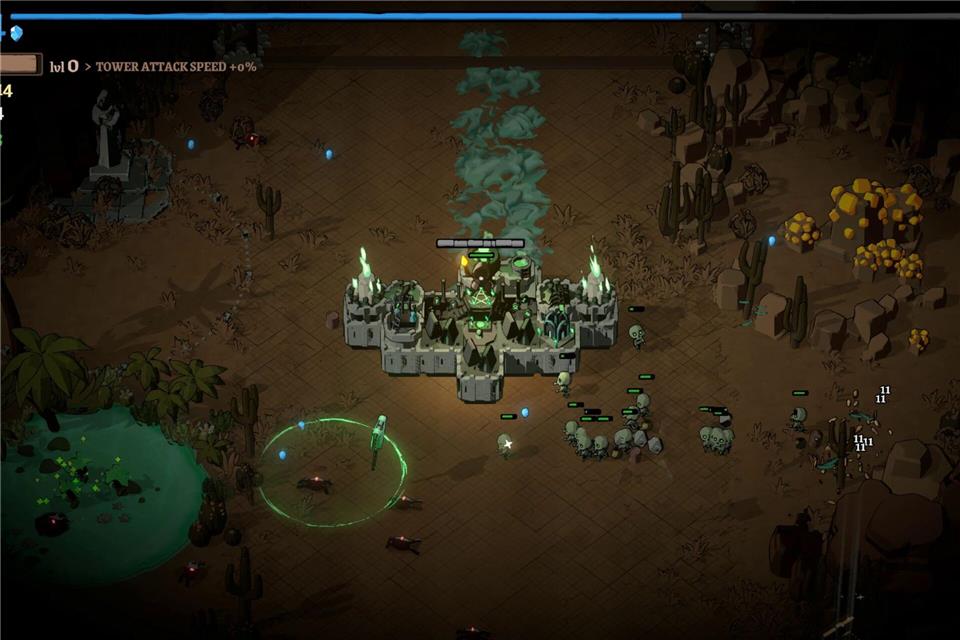Select the blue gem currency icon

[15, 33]
